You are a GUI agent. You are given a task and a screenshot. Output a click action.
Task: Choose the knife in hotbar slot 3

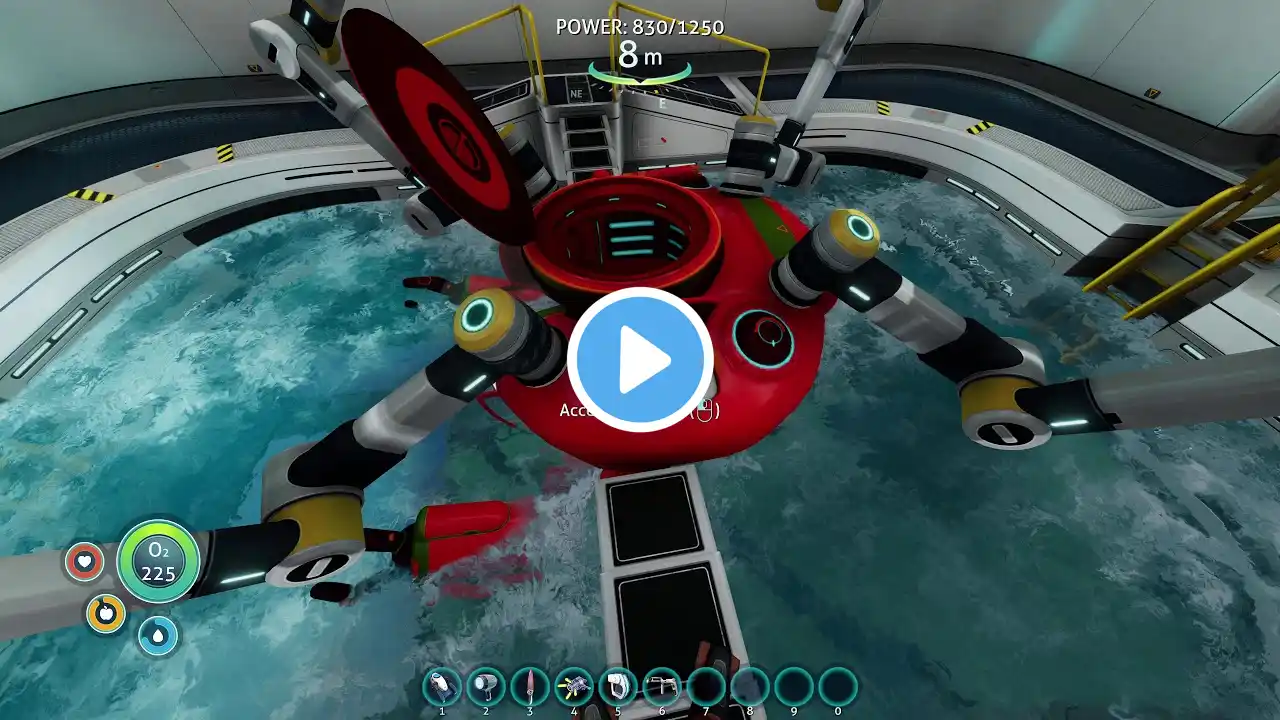pyautogui.click(x=530, y=687)
